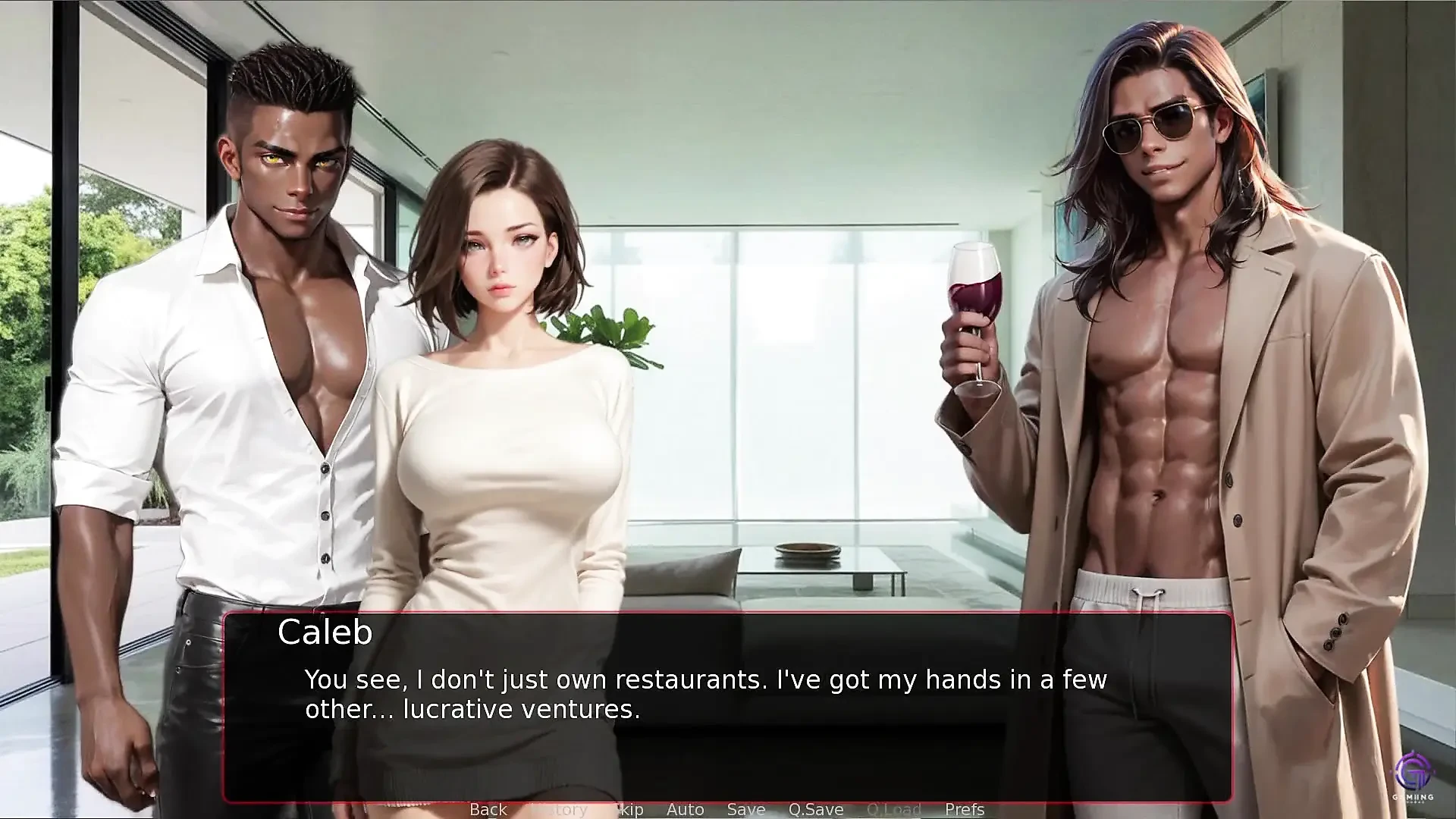Screen dimensions: 1456x819
Task: Advance Caleb's dialogue text box
Action: [x=726, y=705]
